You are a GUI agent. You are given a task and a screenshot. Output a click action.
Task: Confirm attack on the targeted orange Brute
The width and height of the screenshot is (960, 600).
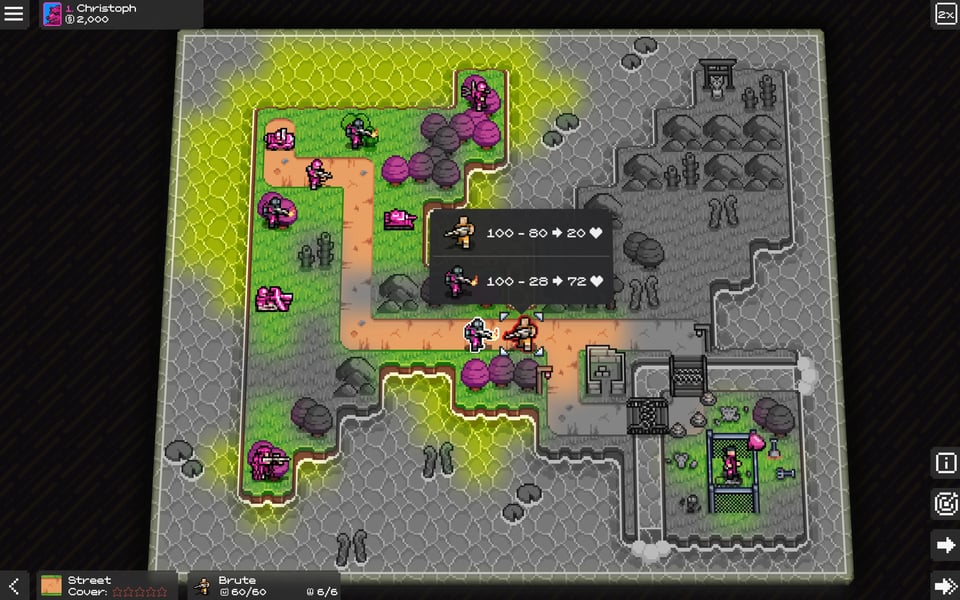(x=521, y=333)
